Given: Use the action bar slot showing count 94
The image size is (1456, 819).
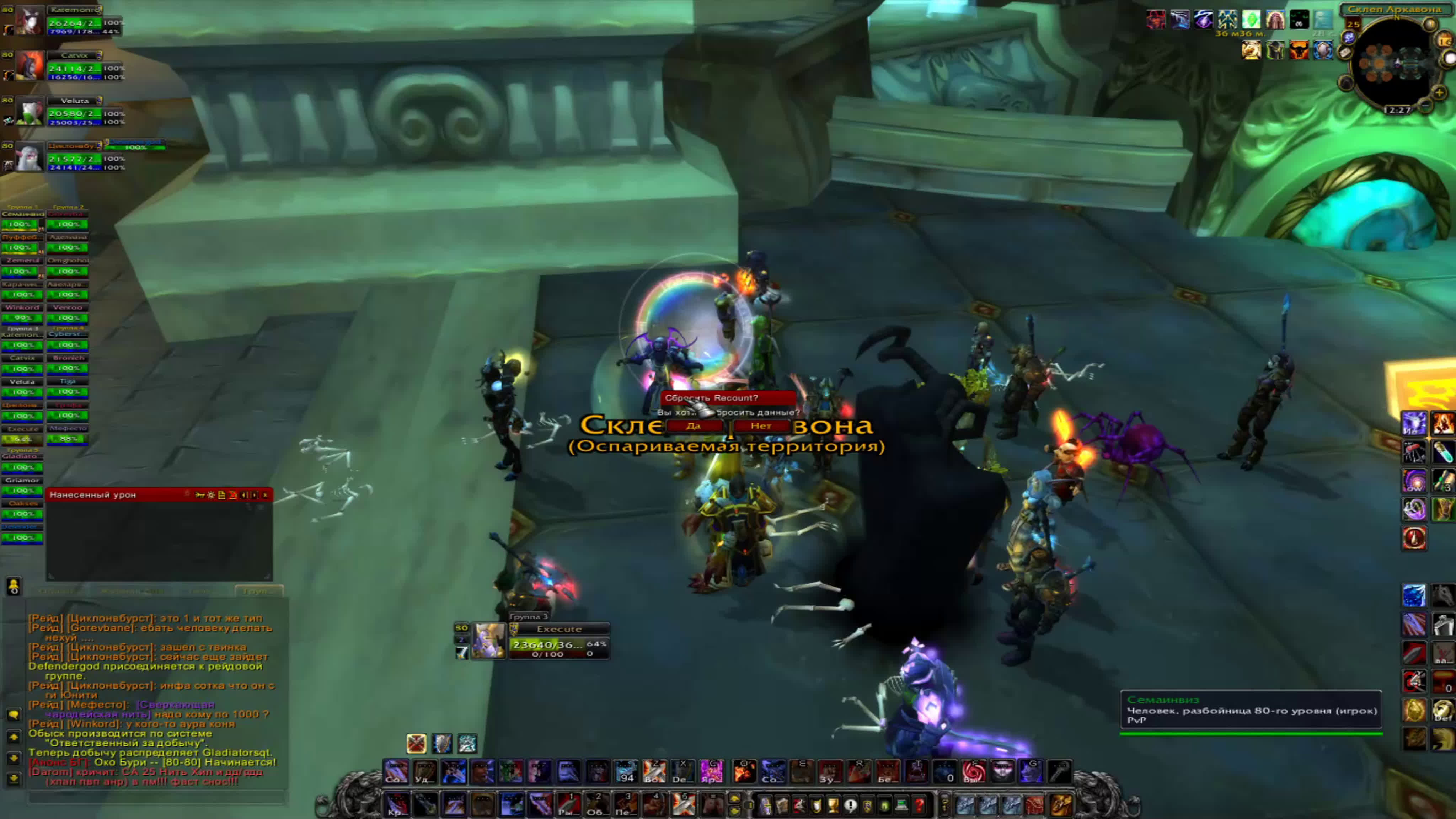Looking at the screenshot, I should coord(626,771).
